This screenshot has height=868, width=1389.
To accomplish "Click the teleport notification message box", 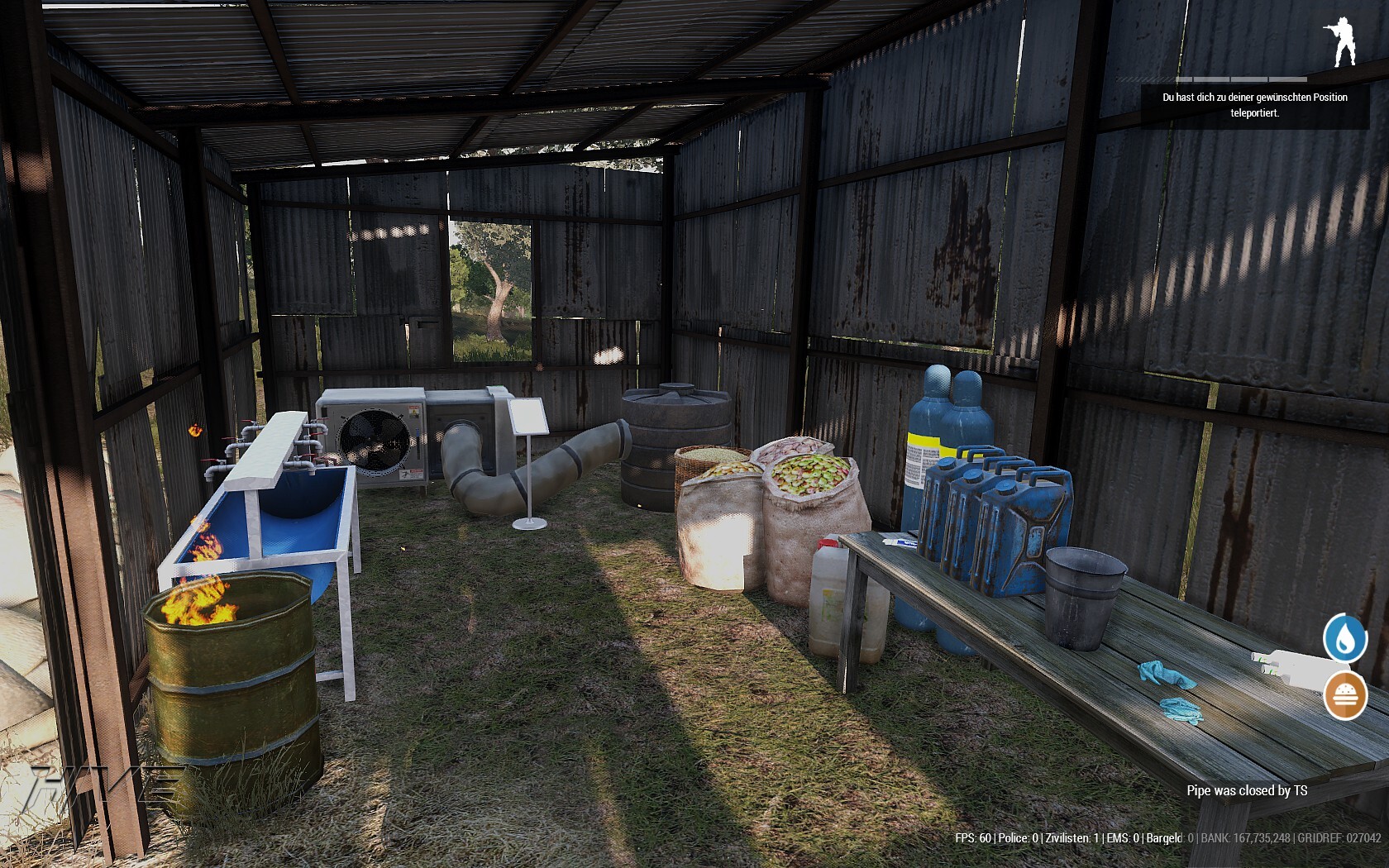I will [1254, 105].
